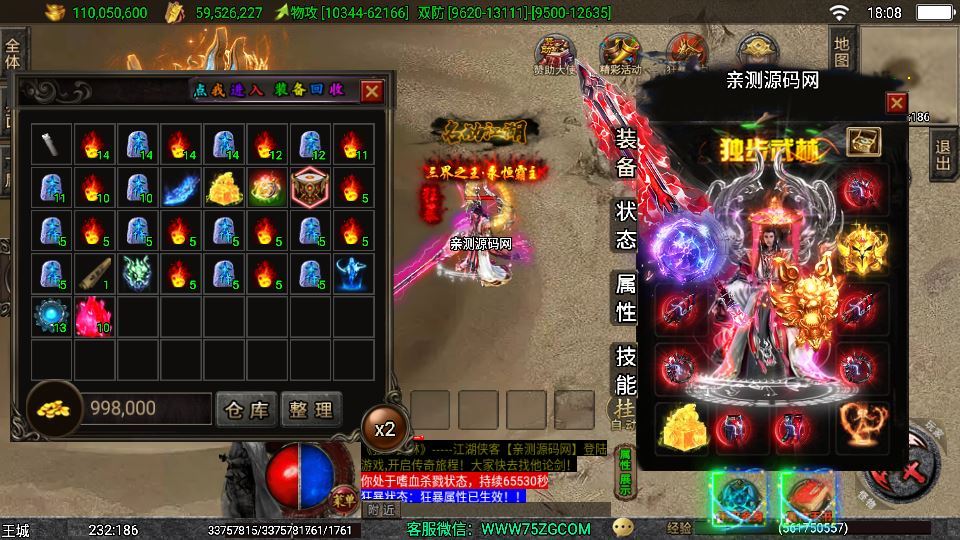Choose the blue gear orb item
960x540 pixels.
52,315
